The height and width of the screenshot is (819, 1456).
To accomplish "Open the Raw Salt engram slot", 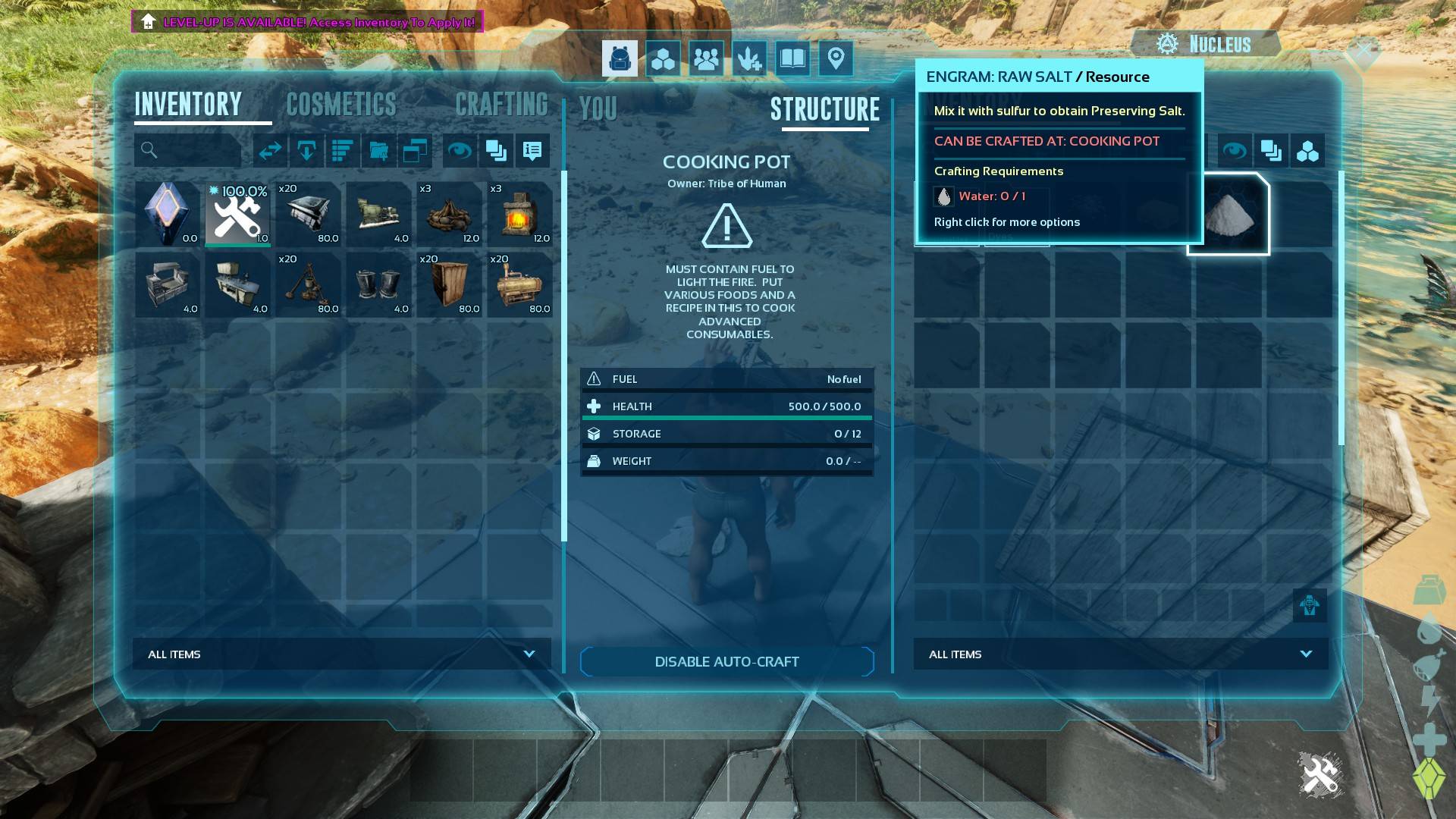I will (1228, 215).
